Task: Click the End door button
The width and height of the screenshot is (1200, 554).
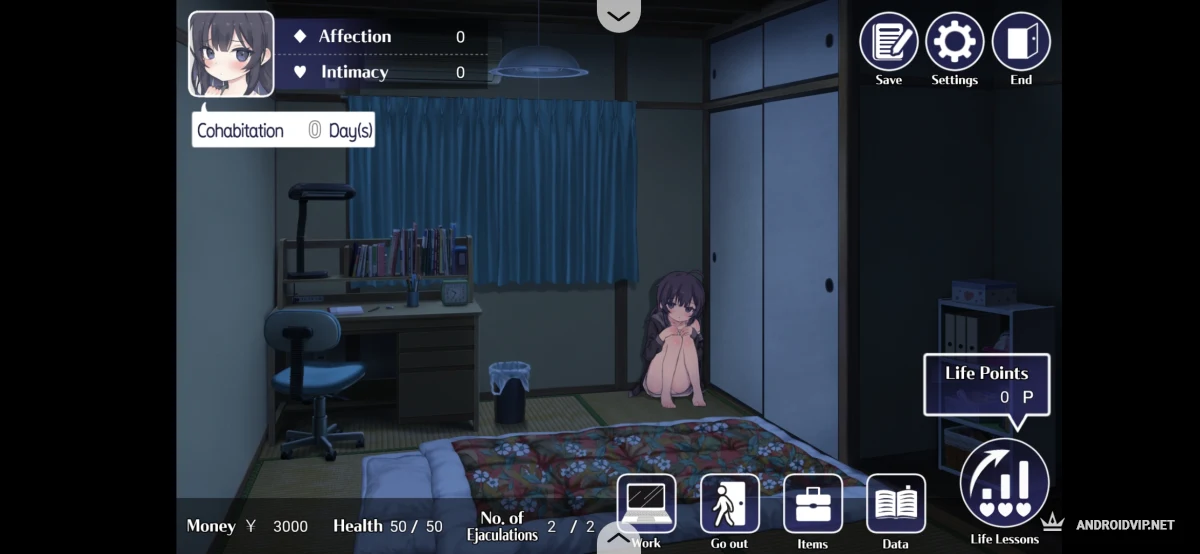Action: (x=1020, y=42)
